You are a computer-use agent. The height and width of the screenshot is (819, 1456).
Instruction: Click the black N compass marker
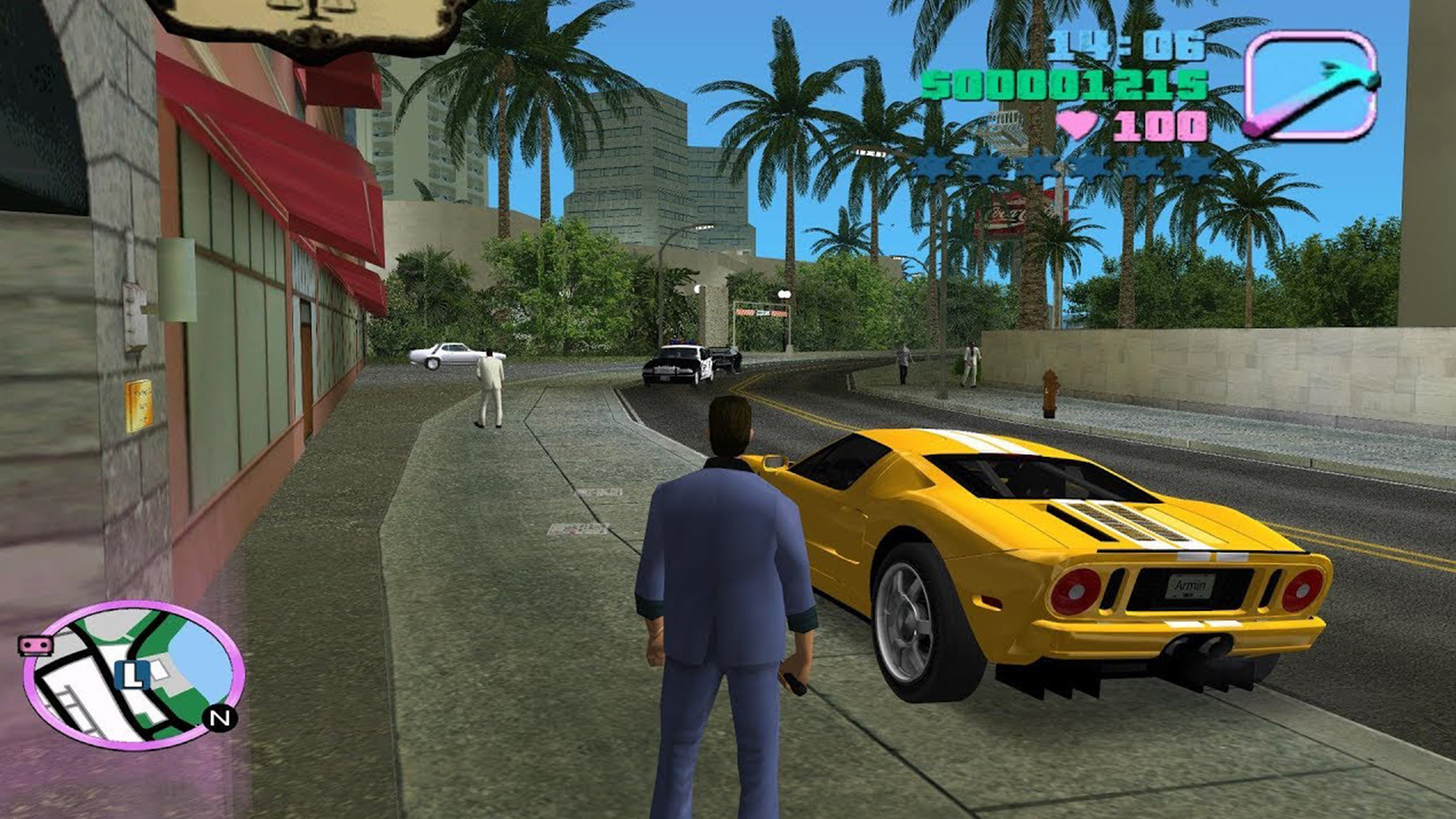click(x=217, y=717)
